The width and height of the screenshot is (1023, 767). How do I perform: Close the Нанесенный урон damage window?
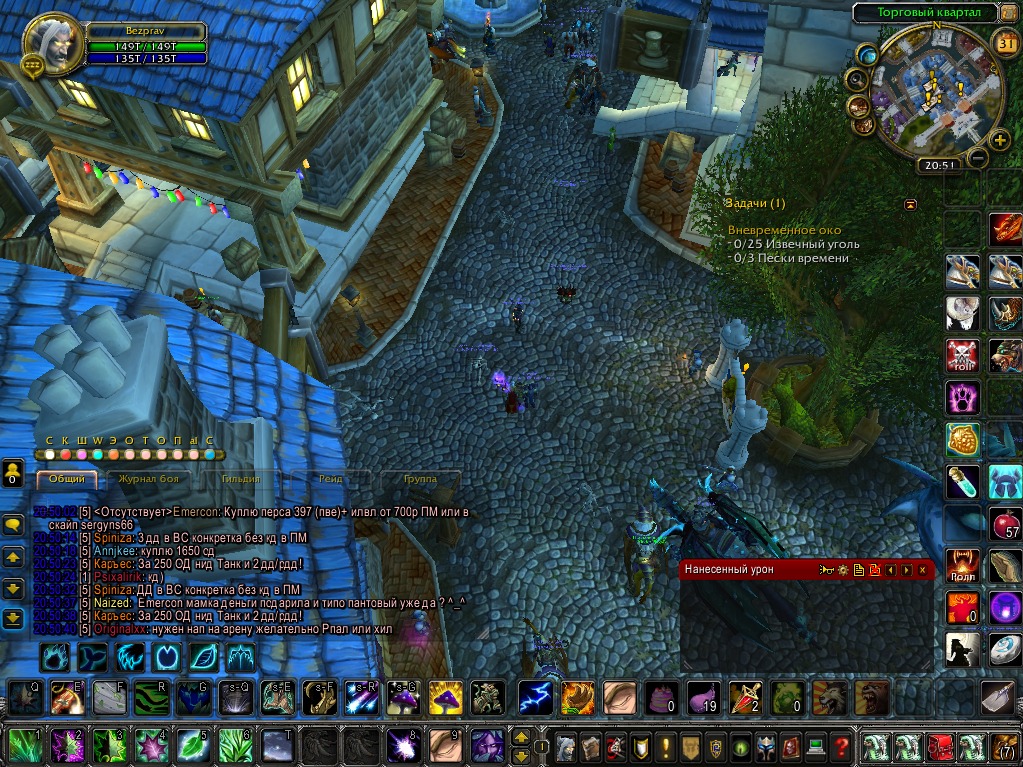tap(922, 569)
